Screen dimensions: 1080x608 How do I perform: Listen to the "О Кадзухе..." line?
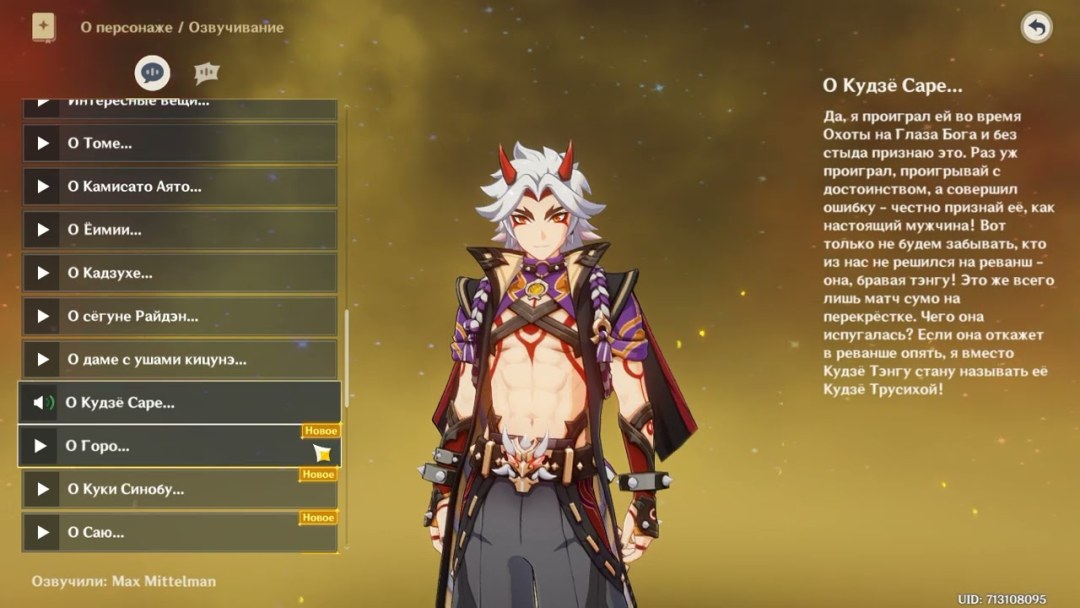180,273
